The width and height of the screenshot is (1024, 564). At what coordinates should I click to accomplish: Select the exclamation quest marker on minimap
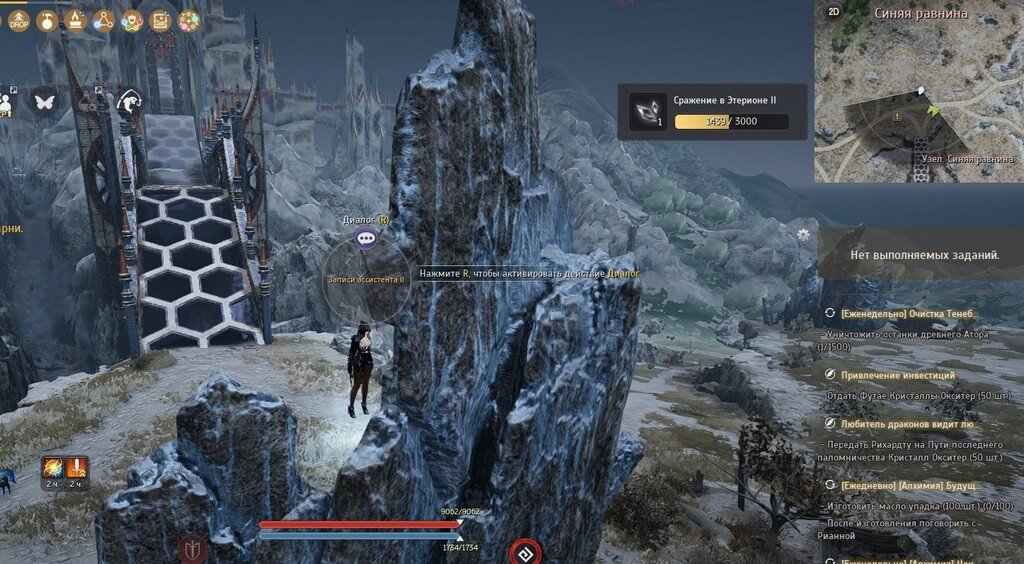click(897, 117)
